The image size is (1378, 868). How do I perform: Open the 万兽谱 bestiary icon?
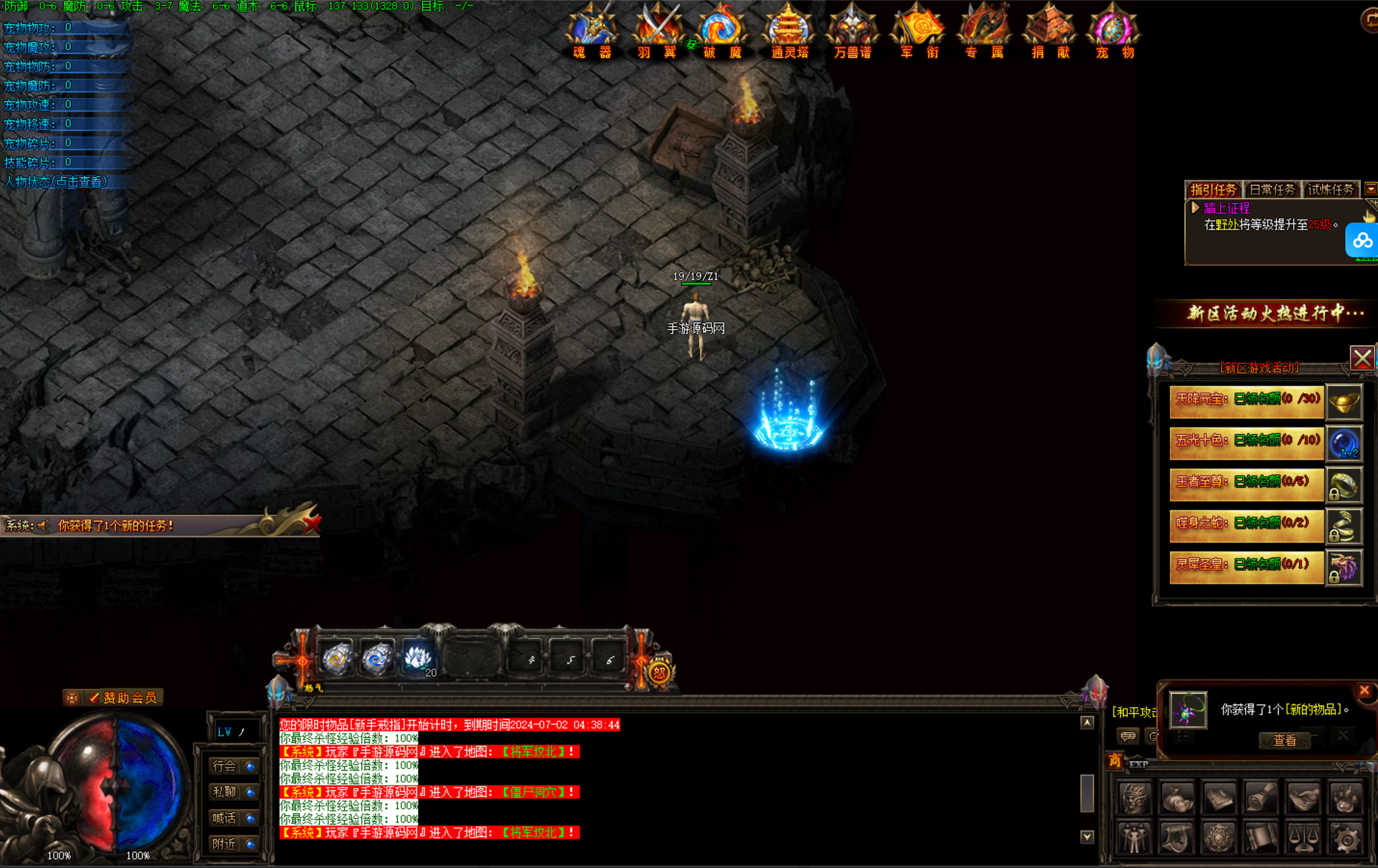tap(852, 32)
